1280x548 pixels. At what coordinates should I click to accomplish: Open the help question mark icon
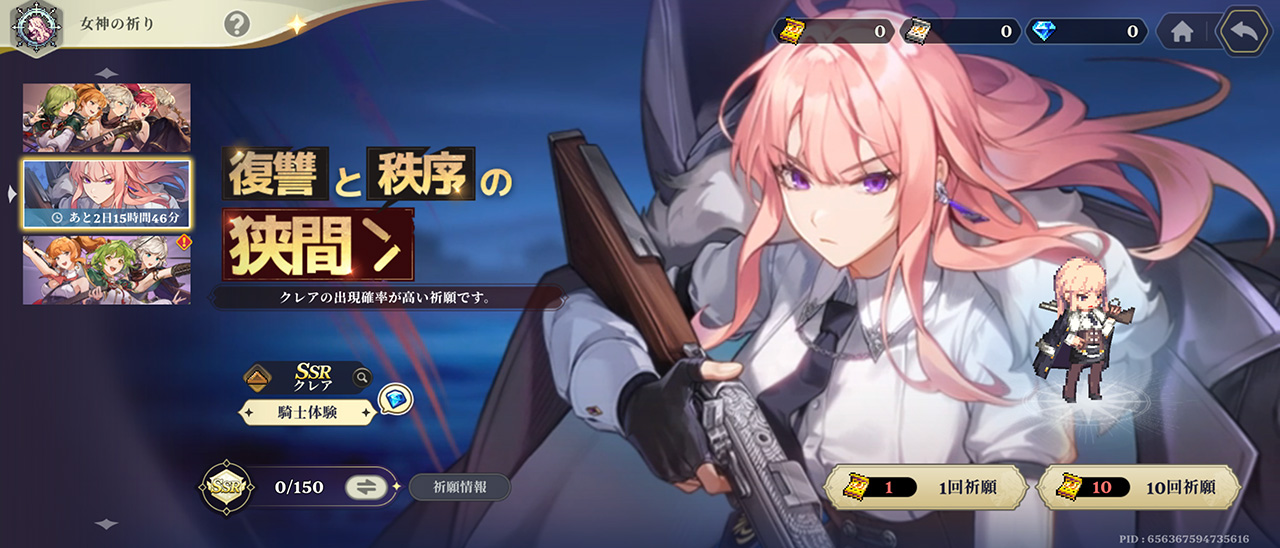coord(237,23)
